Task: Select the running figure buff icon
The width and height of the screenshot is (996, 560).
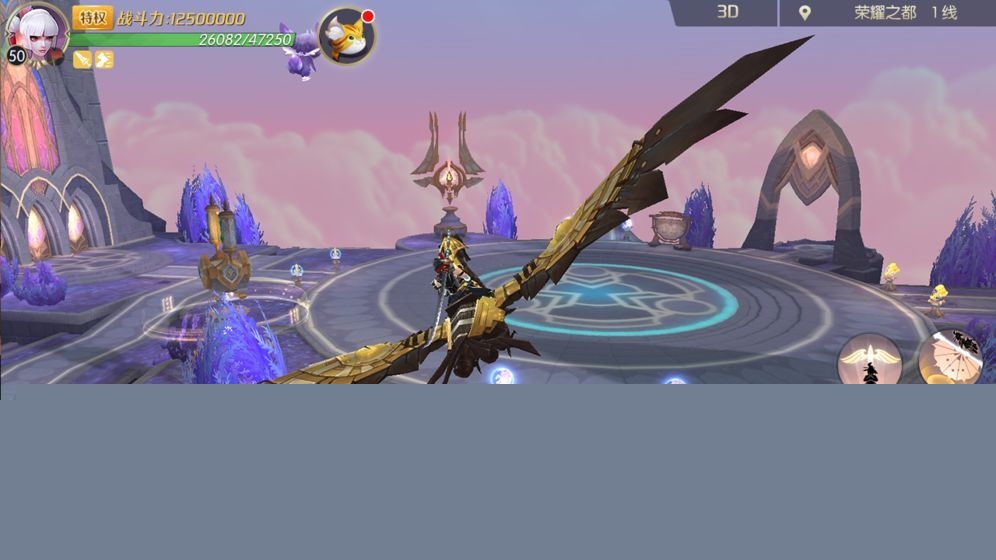Action: tap(104, 60)
